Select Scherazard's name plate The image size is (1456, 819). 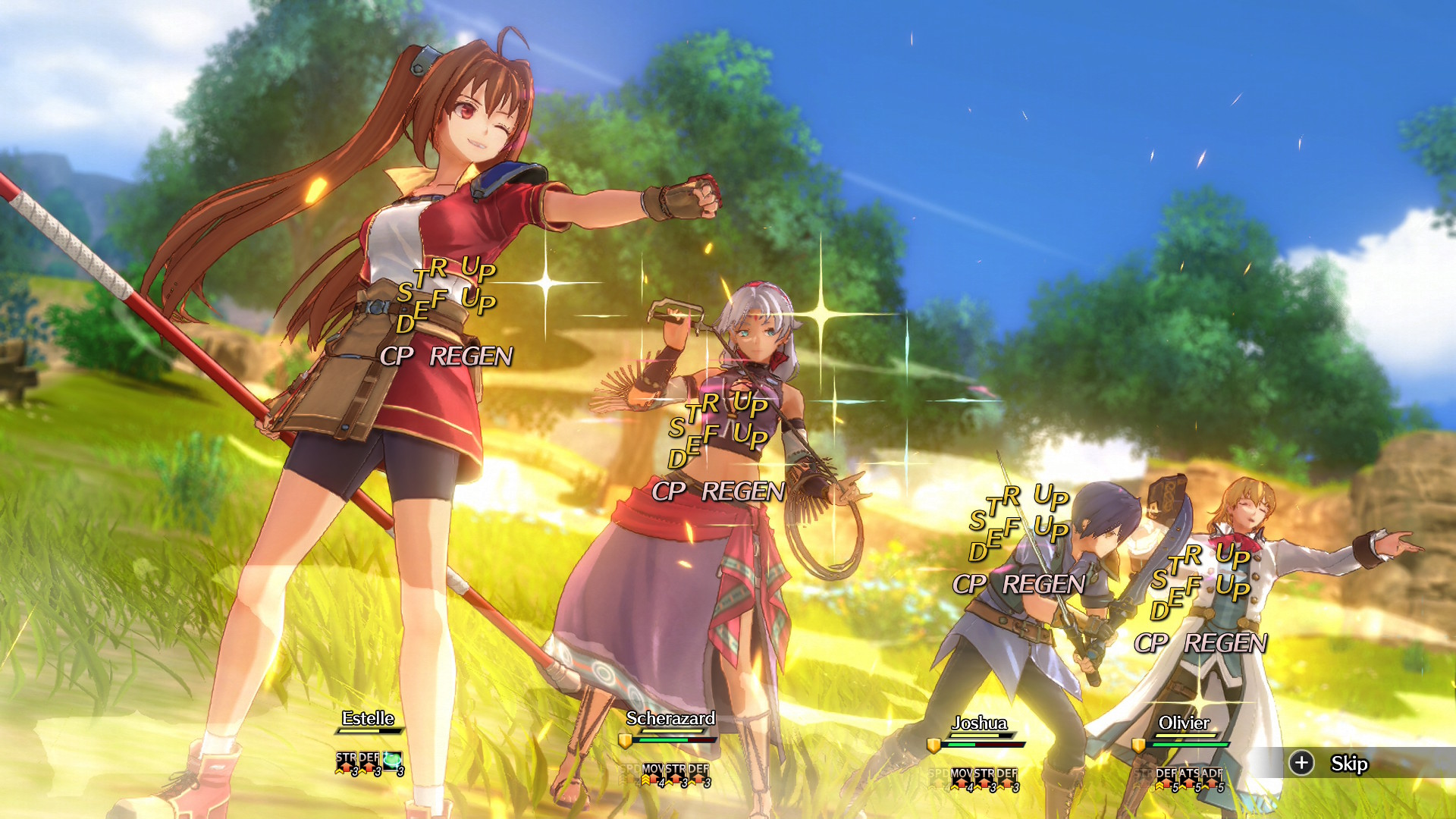tap(670, 718)
